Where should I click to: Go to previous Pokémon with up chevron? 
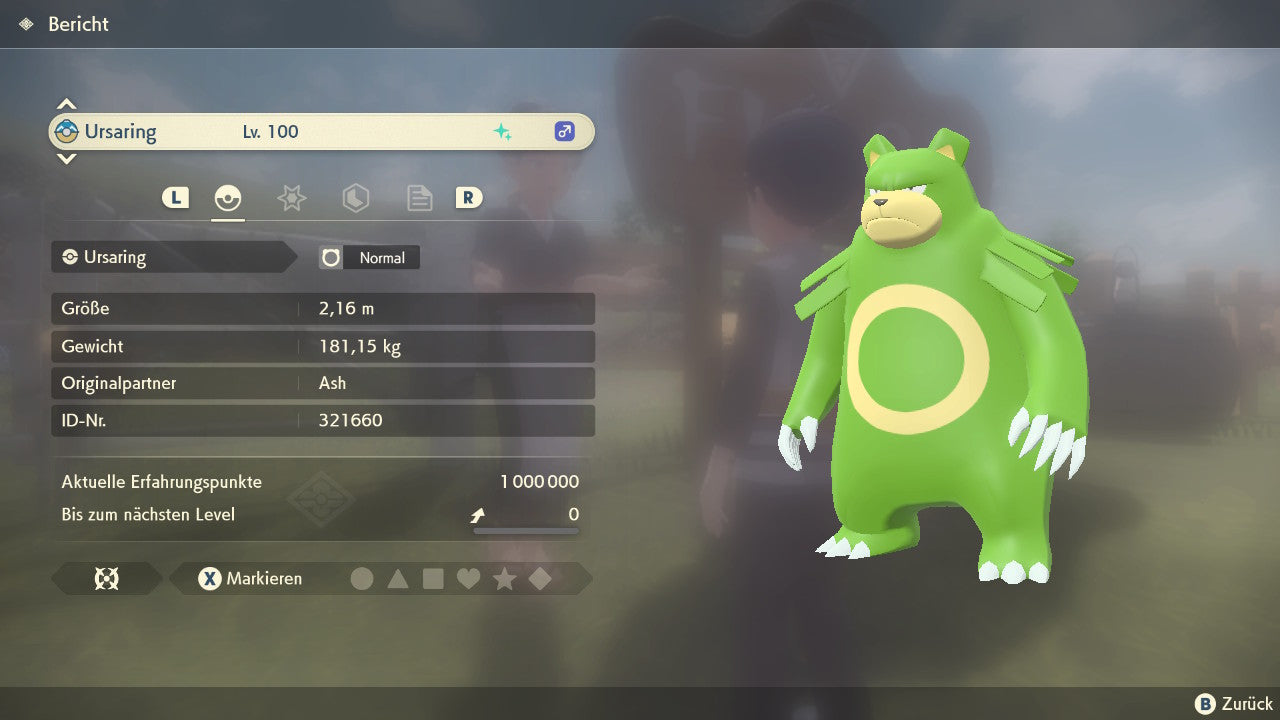(66, 104)
